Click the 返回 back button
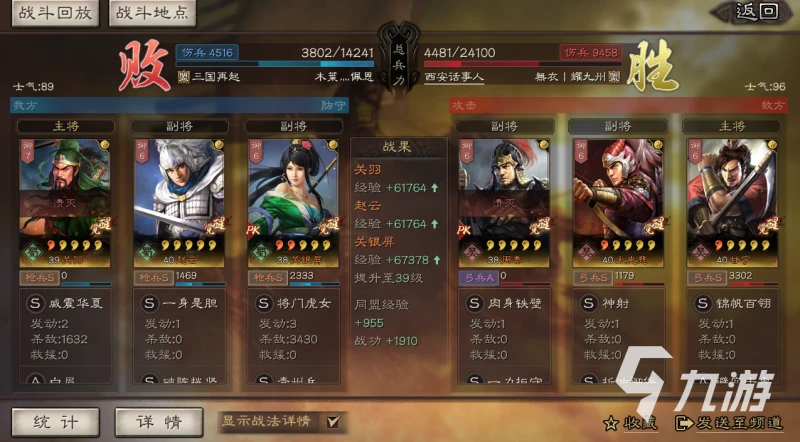The height and width of the screenshot is (442, 800). tap(756, 12)
